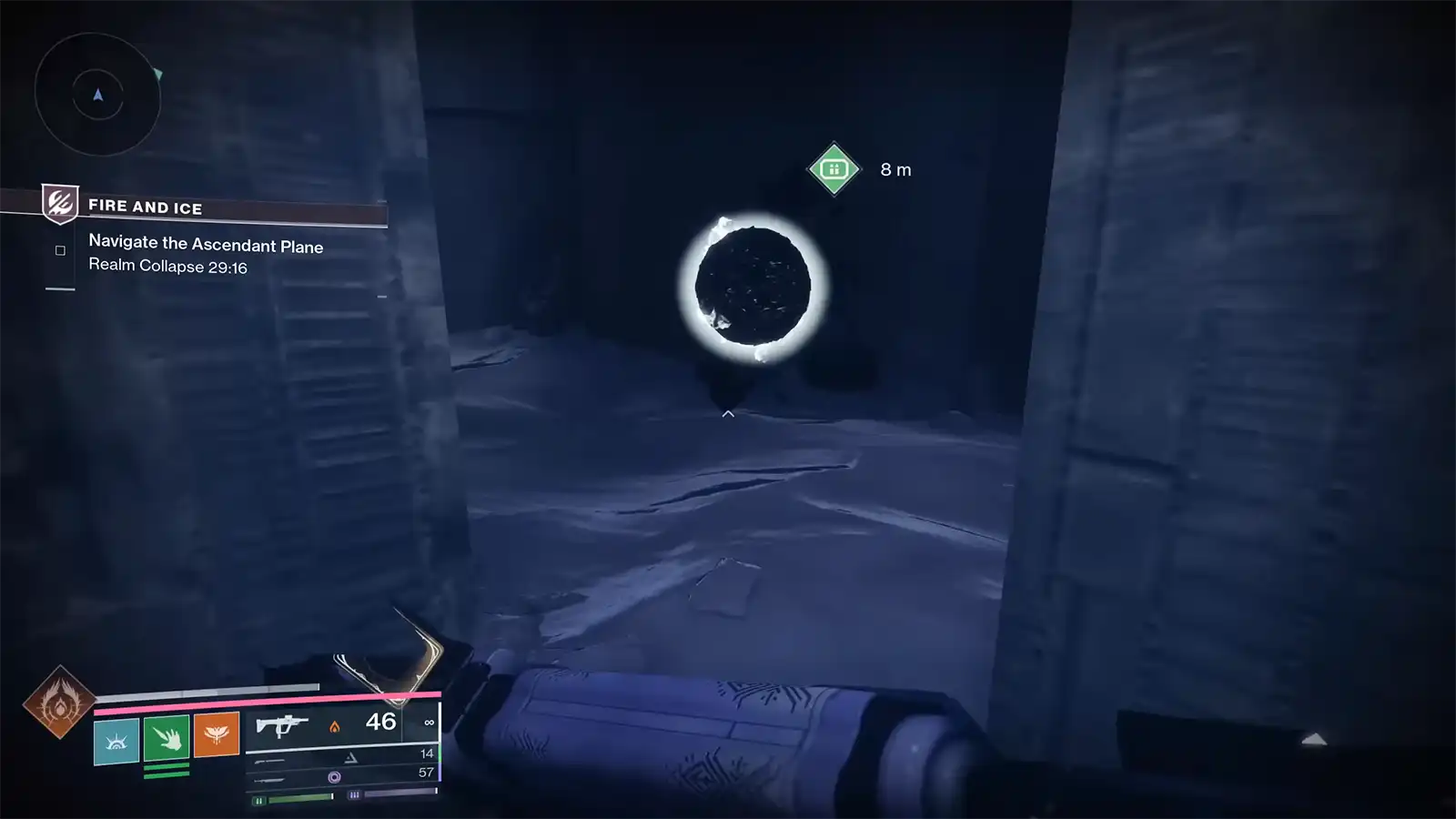Screen dimensions: 1456x819
Task: Click the 8 m distance label
Action: [895, 168]
